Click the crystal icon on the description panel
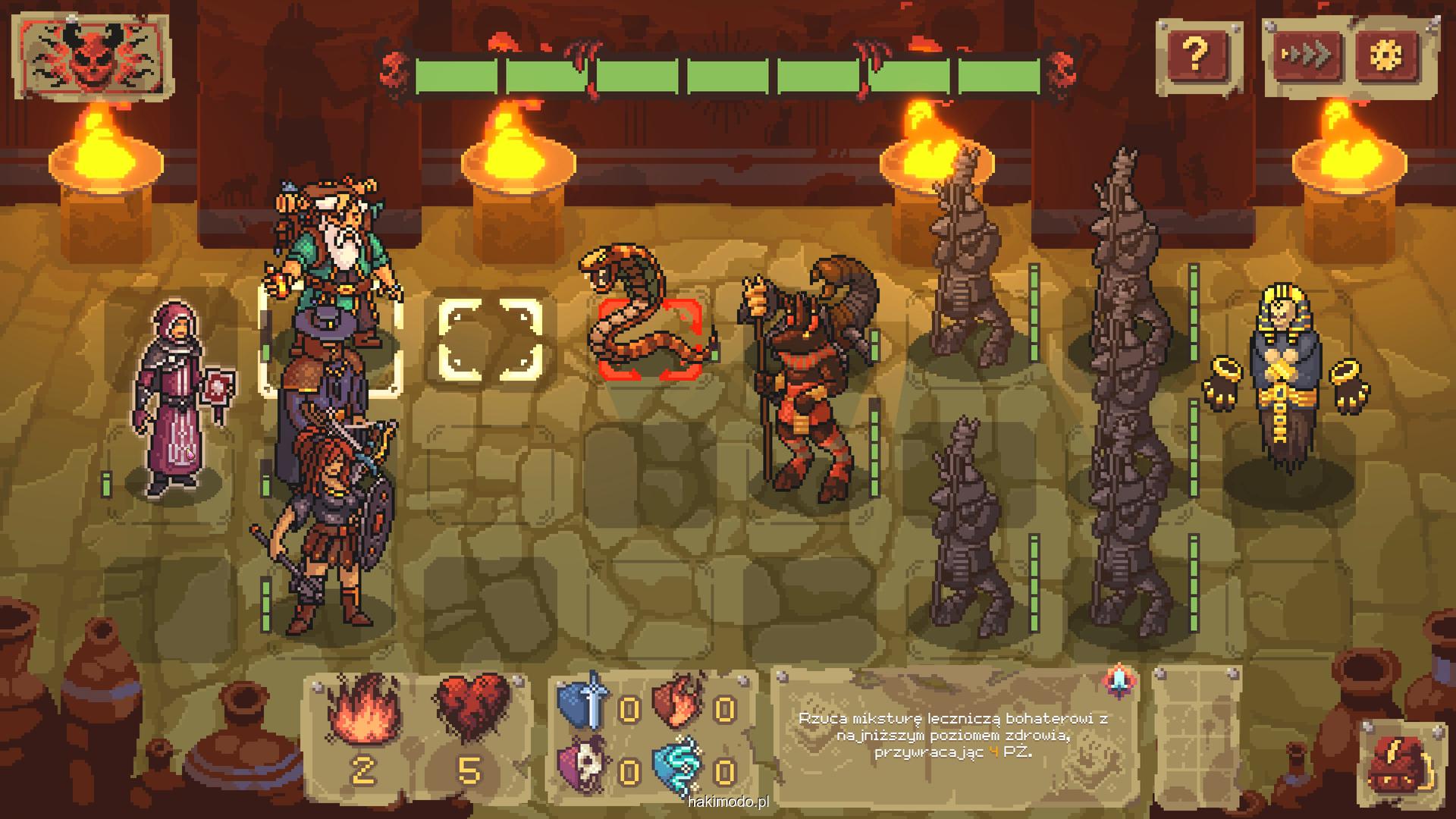The width and height of the screenshot is (1456, 819). [x=1119, y=681]
